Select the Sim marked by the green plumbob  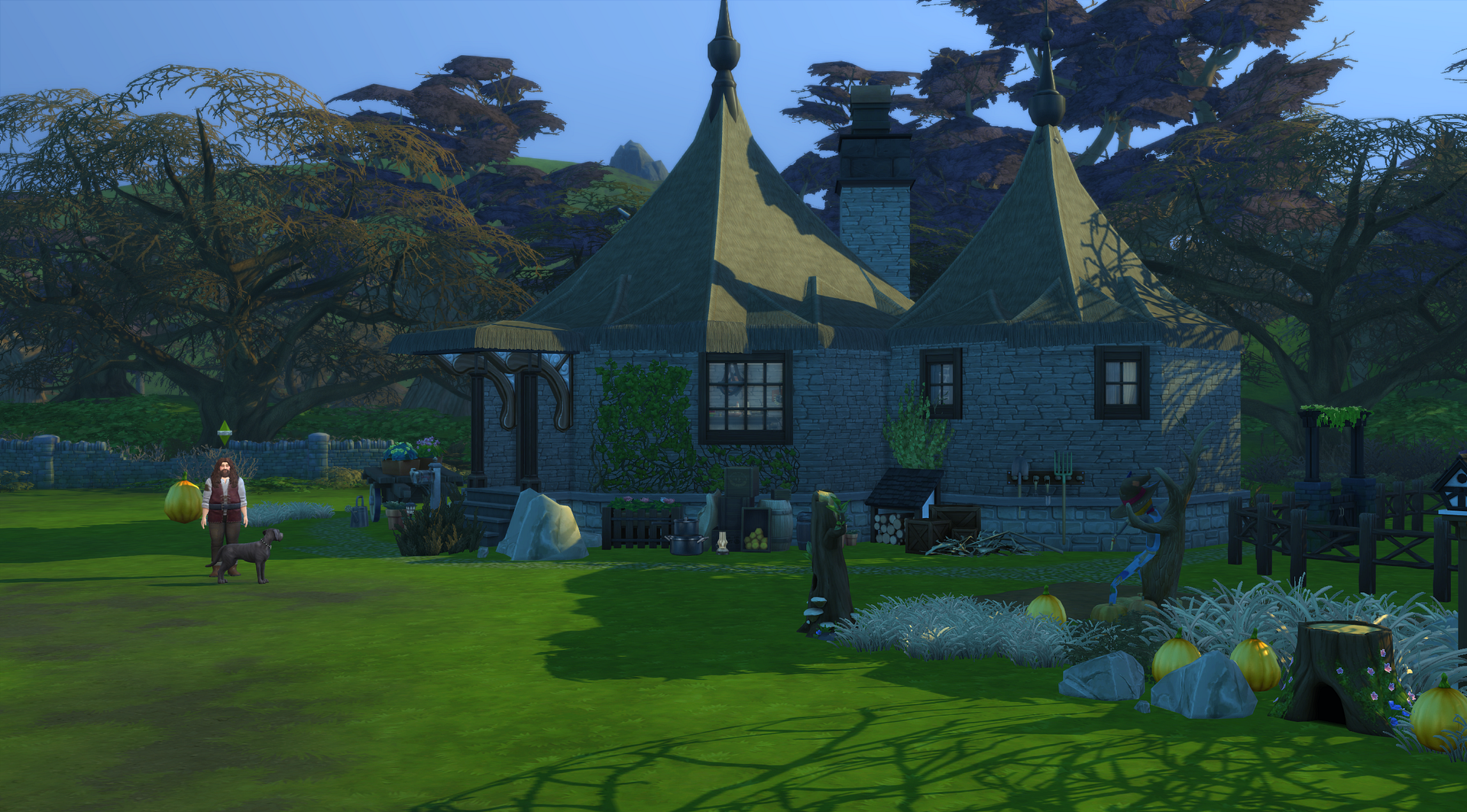pos(224,508)
